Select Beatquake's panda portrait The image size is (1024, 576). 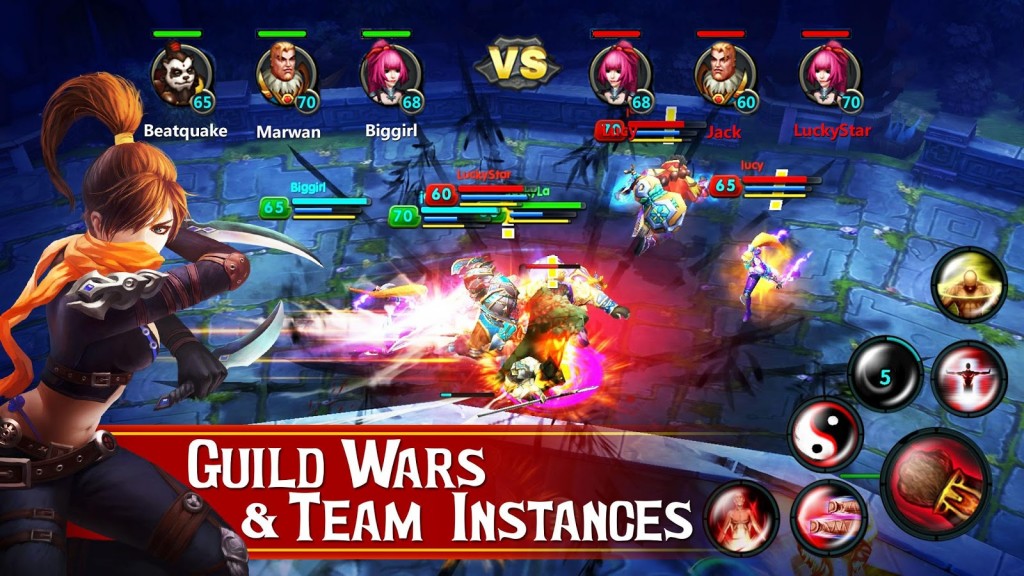coord(180,75)
